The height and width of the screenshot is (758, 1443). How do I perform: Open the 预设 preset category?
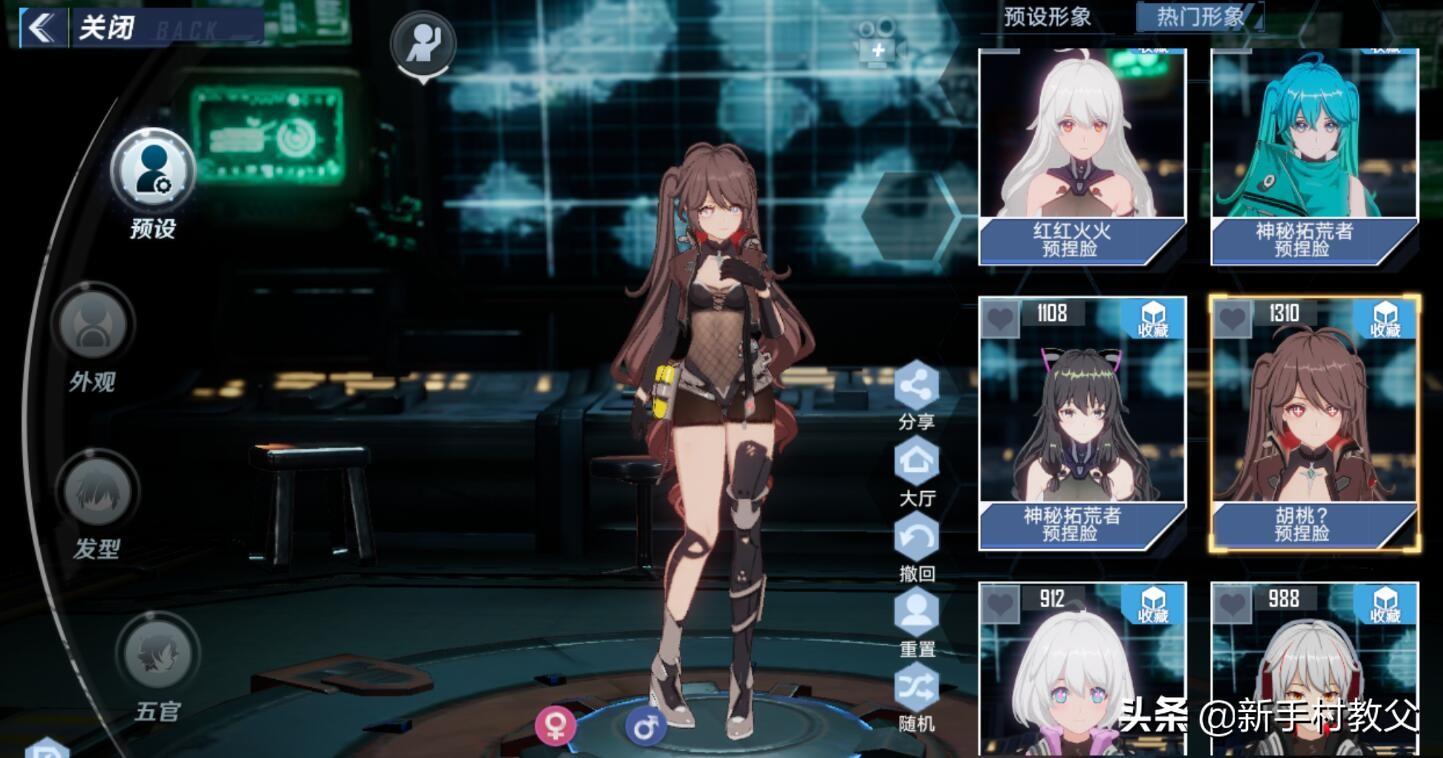pyautogui.click(x=152, y=171)
